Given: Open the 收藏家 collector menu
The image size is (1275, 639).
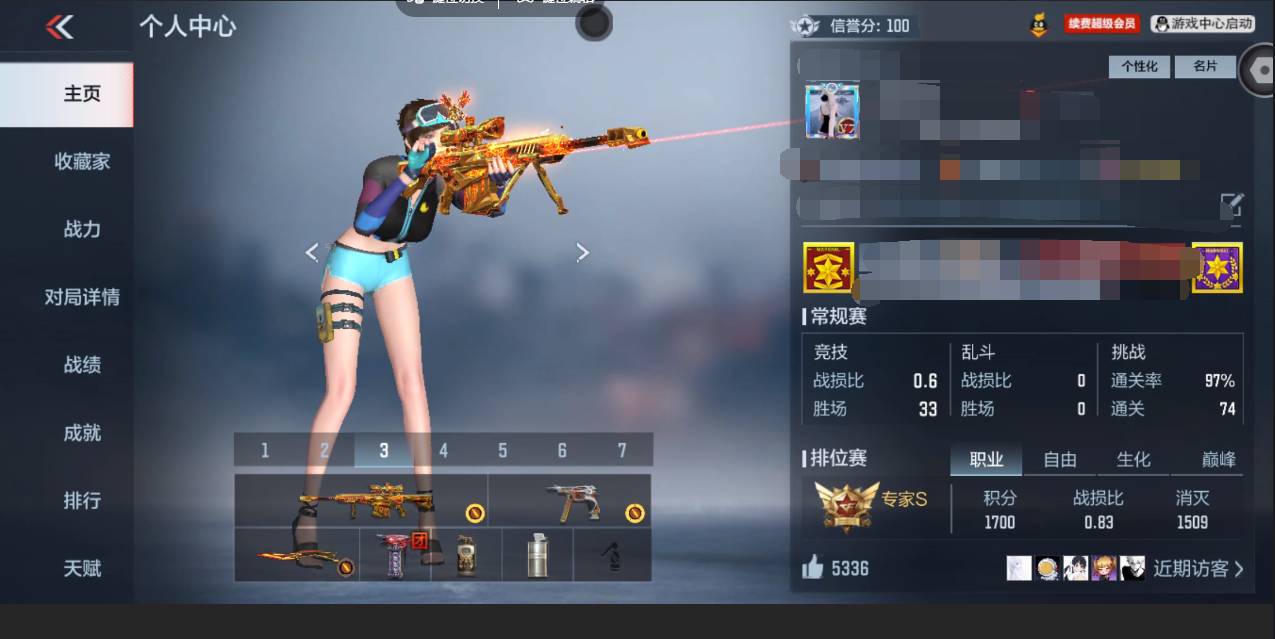Looking at the screenshot, I should [82, 161].
